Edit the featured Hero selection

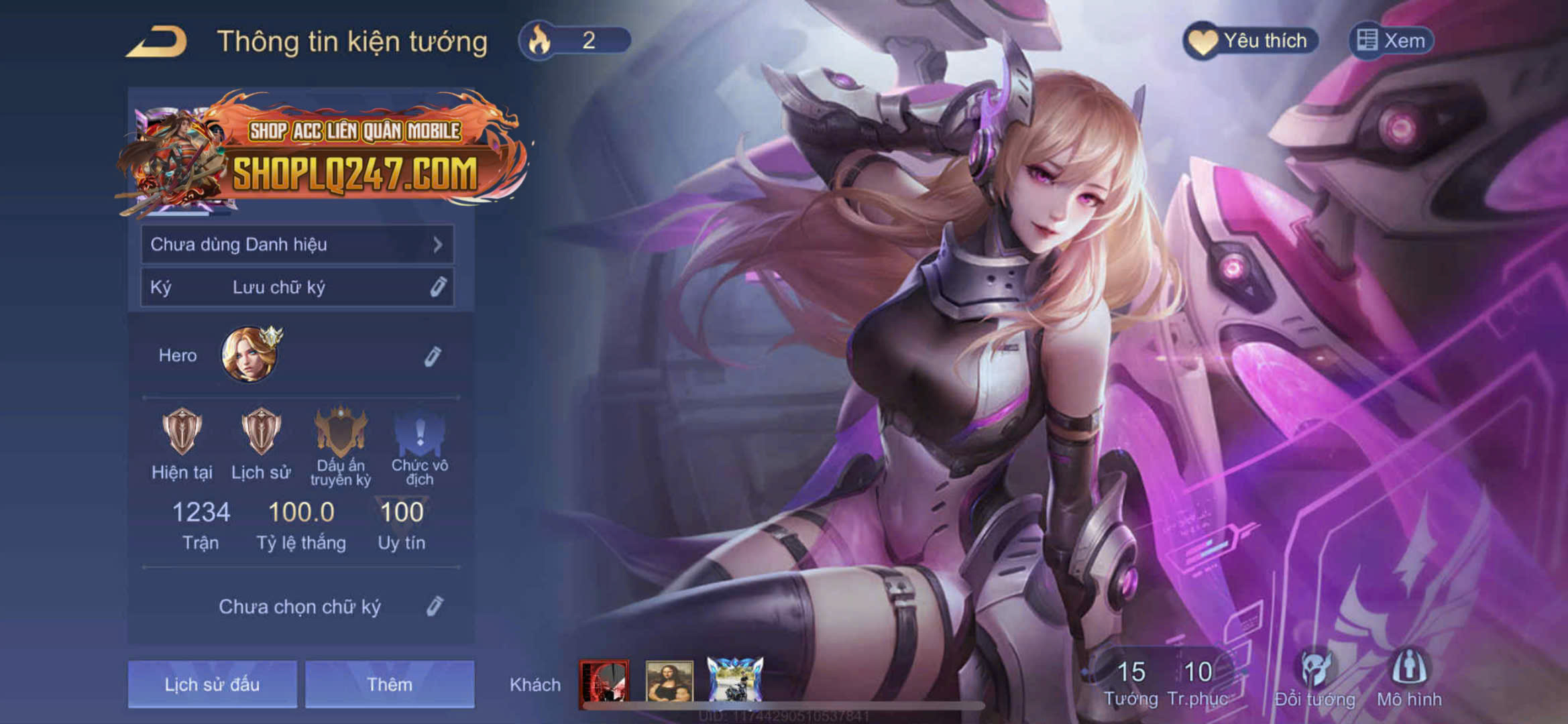[x=433, y=356]
